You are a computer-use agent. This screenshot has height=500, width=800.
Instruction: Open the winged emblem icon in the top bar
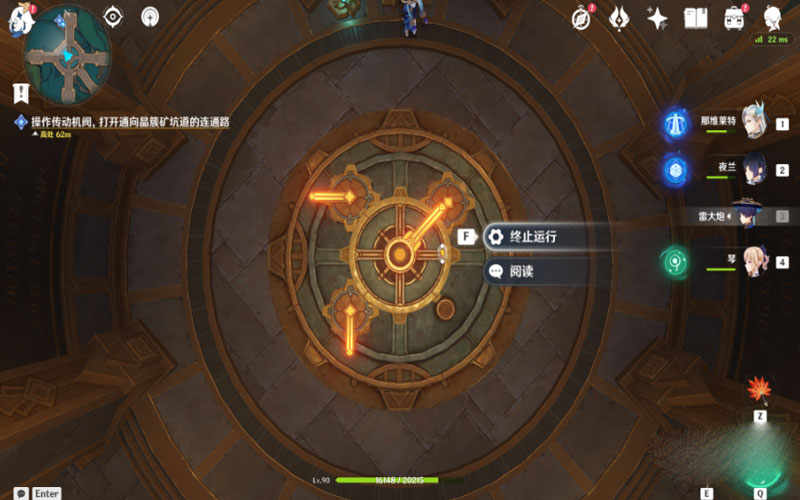(x=619, y=18)
